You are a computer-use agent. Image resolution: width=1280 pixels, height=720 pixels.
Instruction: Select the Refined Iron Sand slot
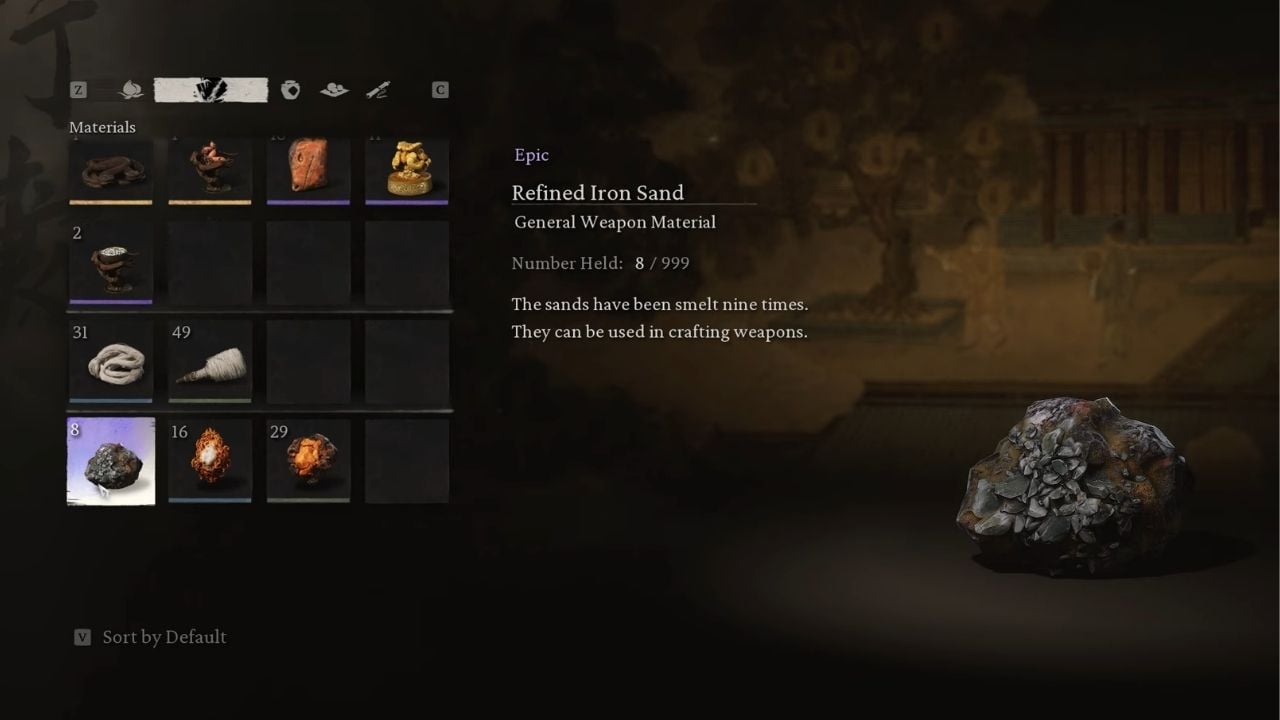coord(111,460)
